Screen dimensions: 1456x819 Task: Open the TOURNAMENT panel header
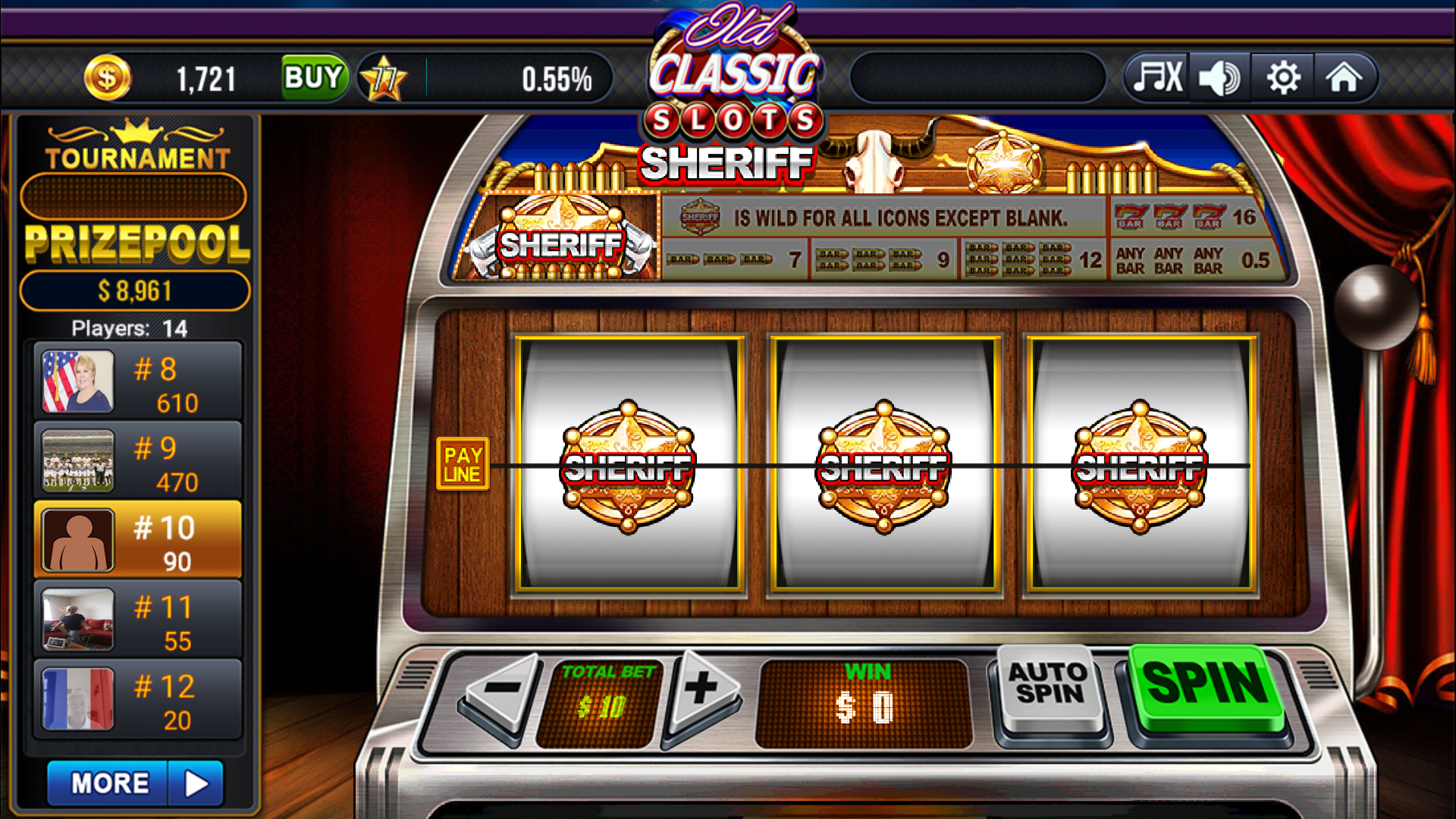click(x=136, y=155)
